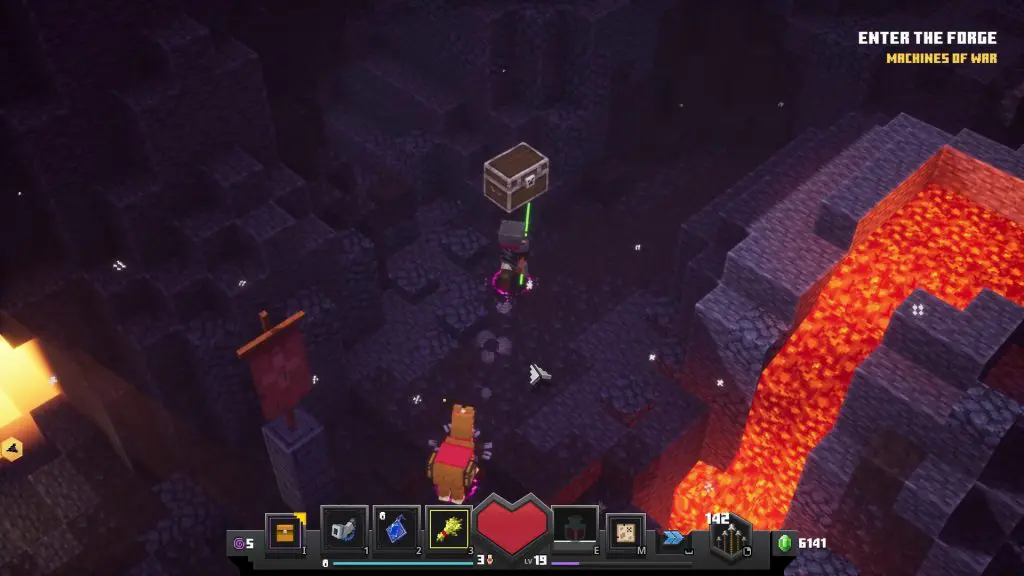Trigger the blue dodge roll arrows

pyautogui.click(x=673, y=537)
